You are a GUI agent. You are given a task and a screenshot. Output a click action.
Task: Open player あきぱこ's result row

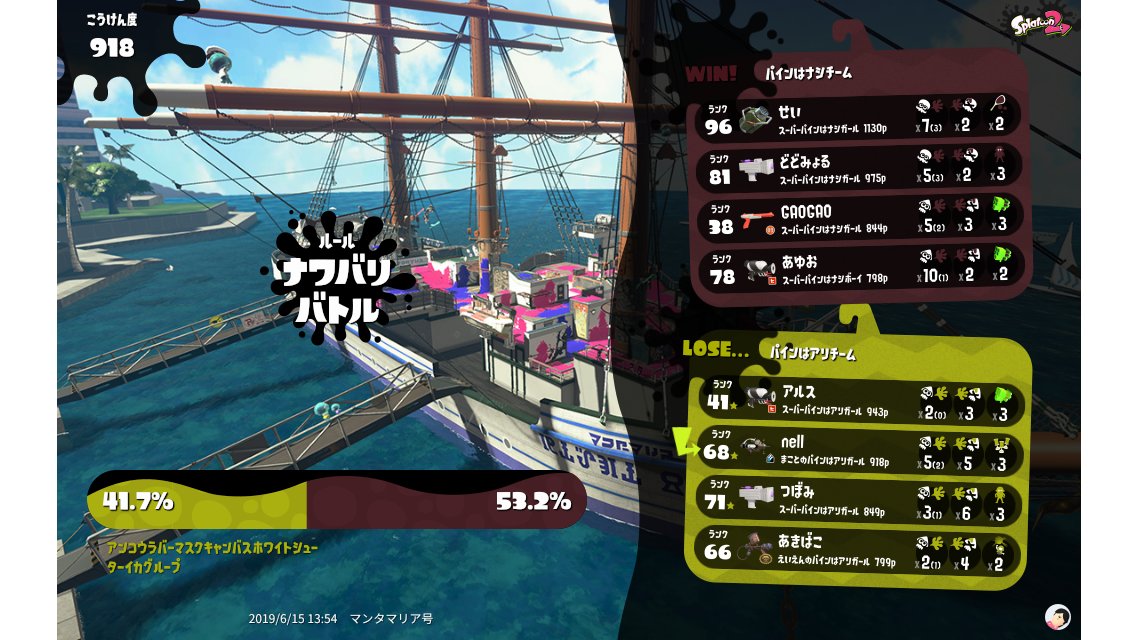click(x=860, y=550)
